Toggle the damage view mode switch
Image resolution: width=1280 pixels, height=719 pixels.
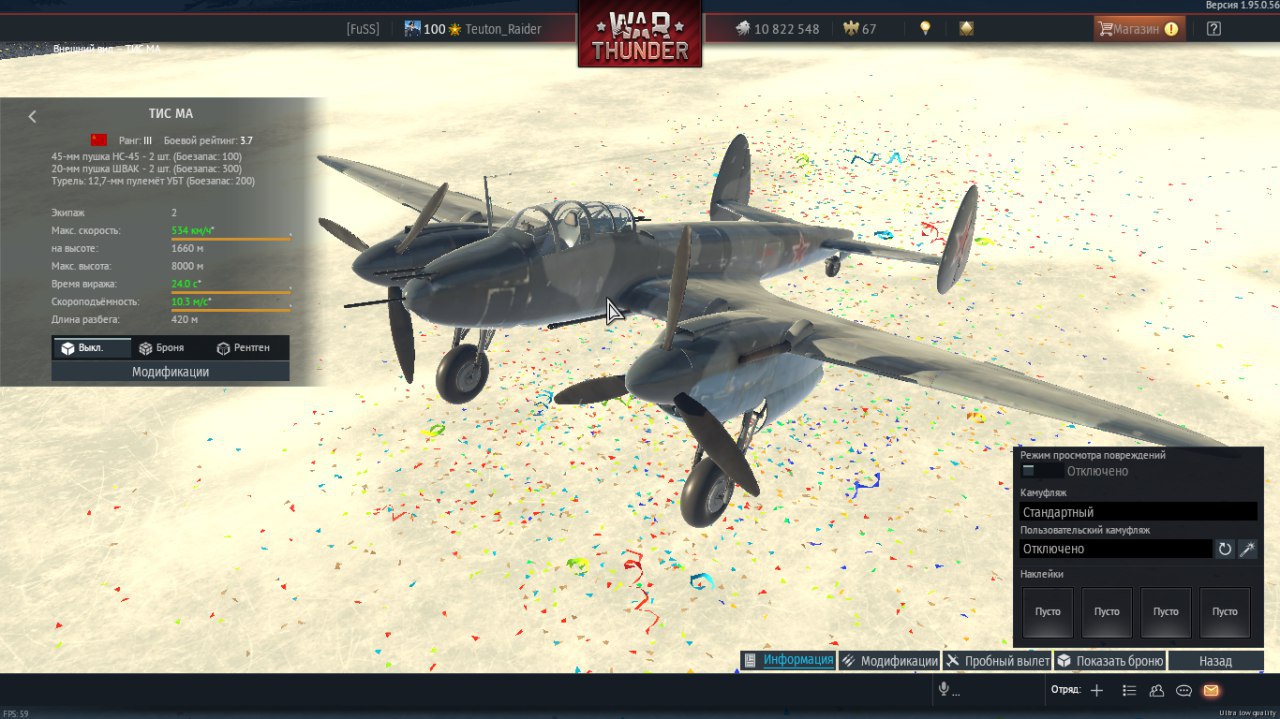coord(1042,471)
